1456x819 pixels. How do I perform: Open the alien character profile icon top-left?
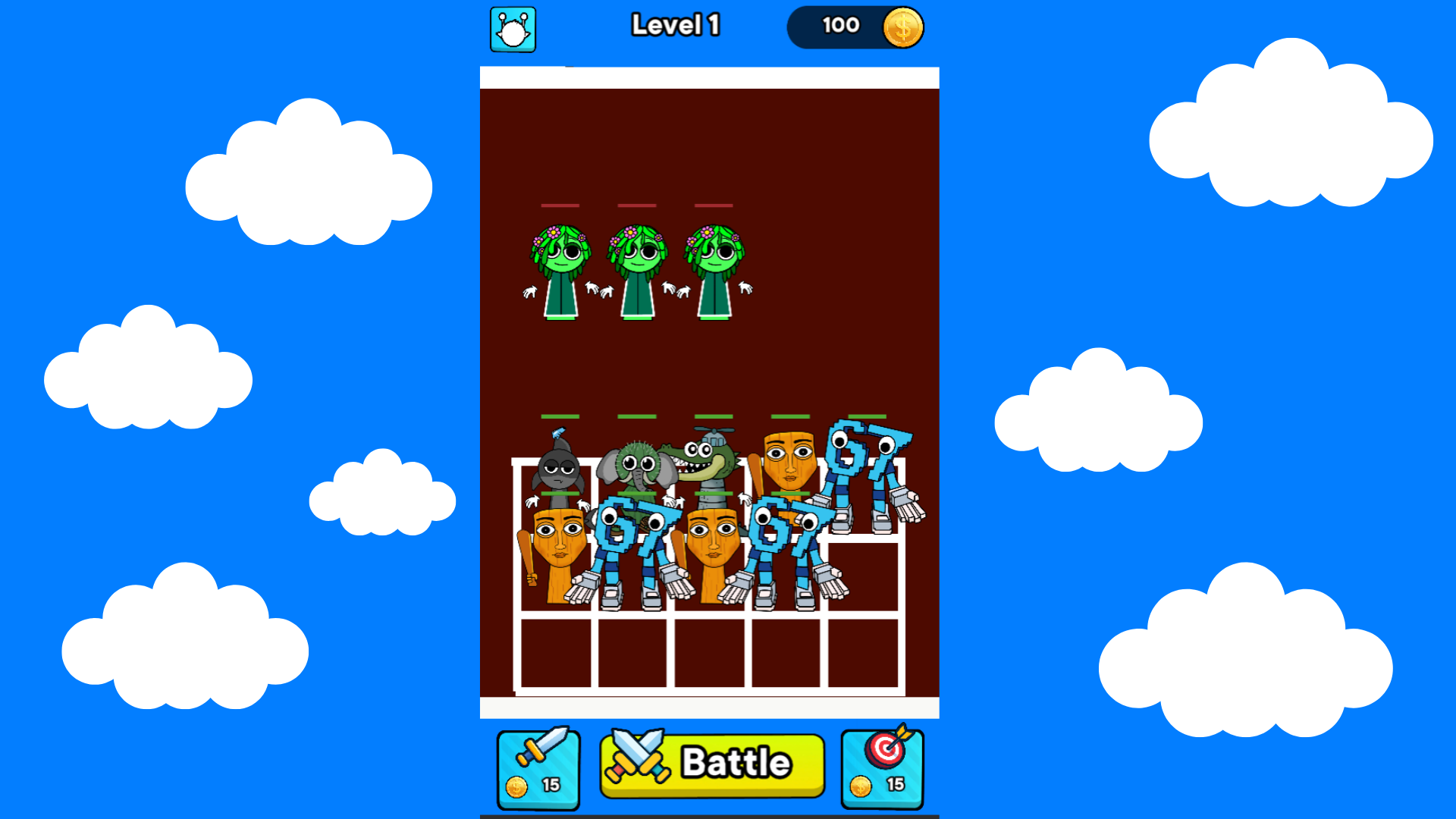coord(512,27)
